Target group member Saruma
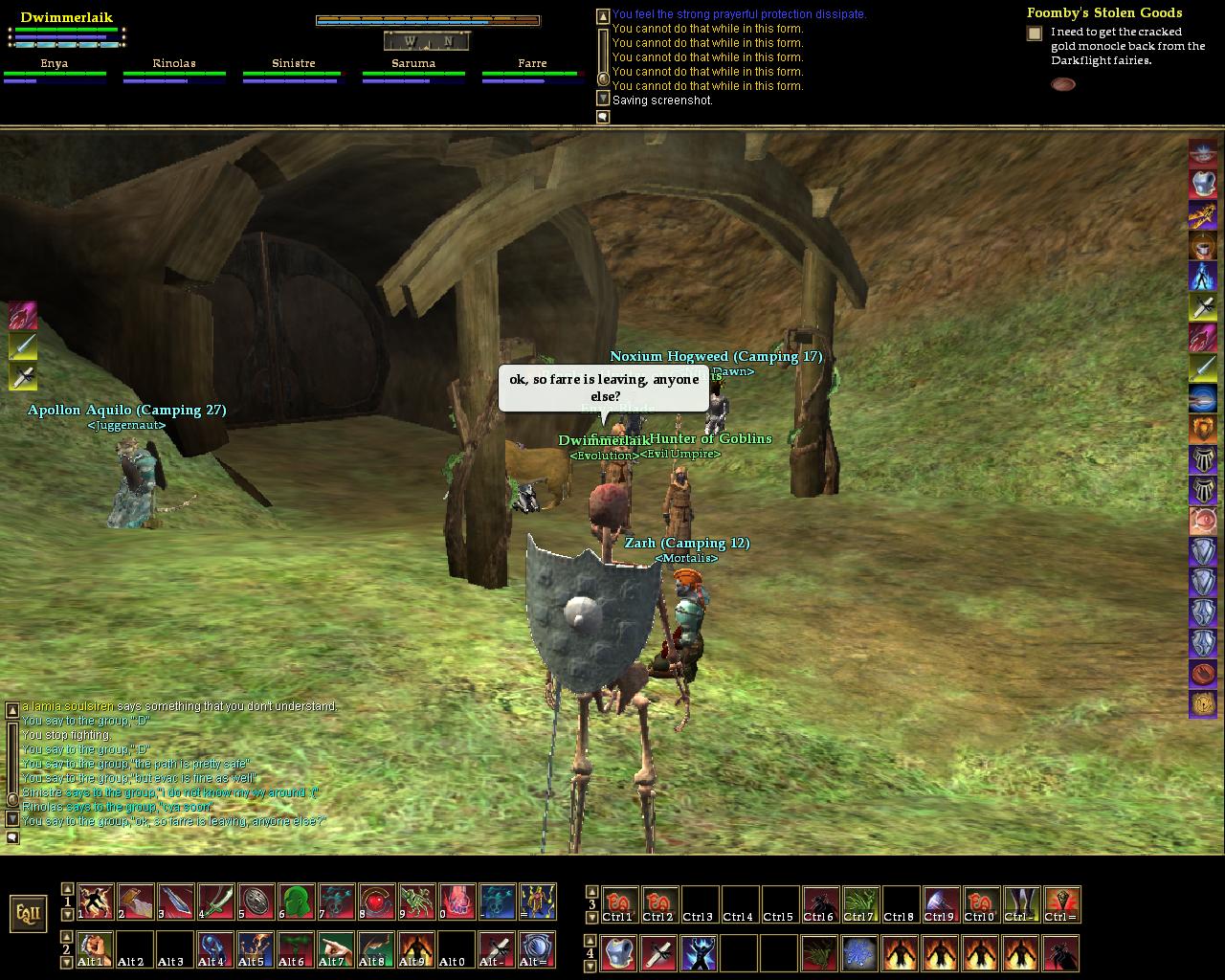 tap(413, 64)
